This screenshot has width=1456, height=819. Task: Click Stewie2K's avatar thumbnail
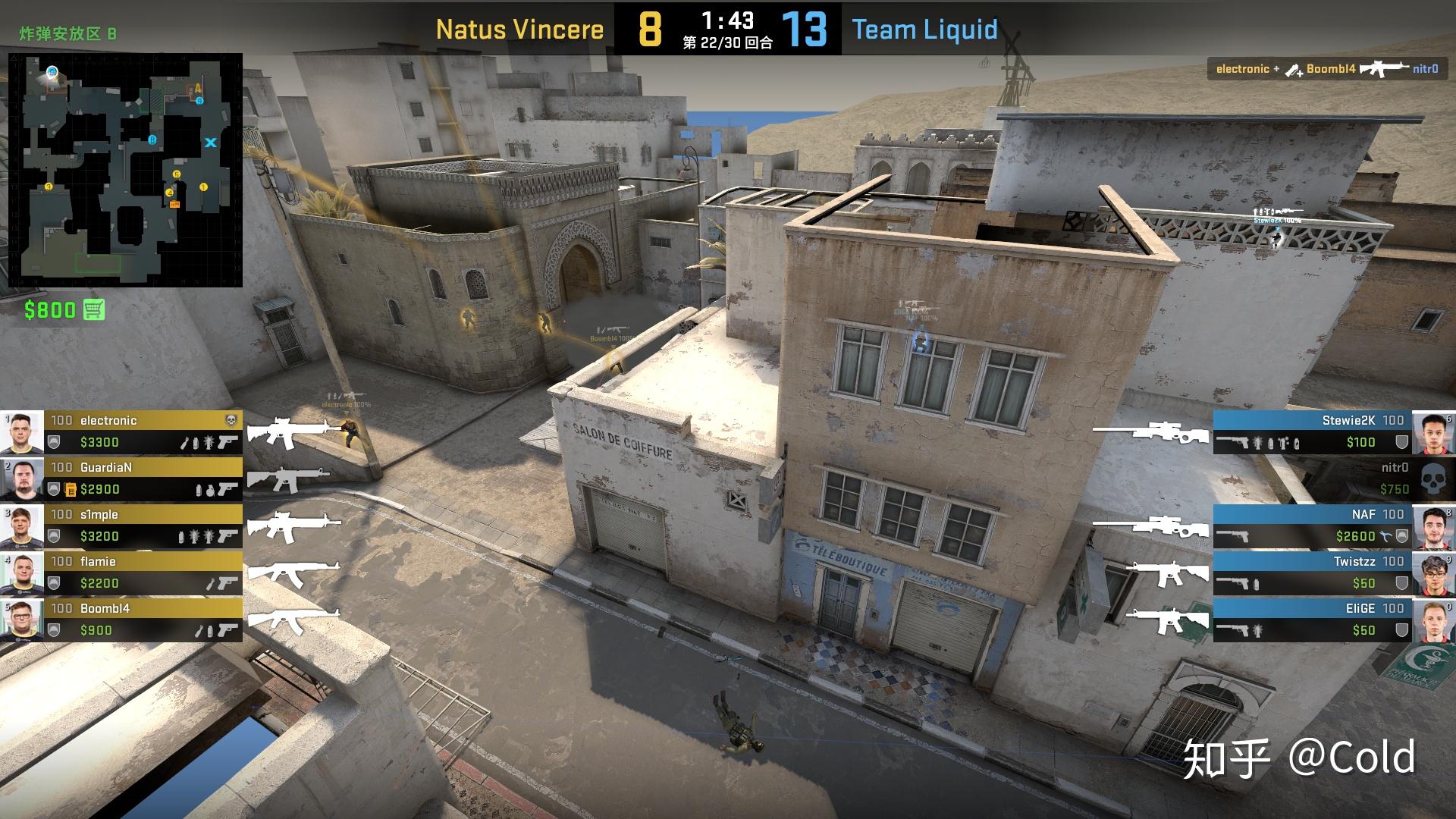[1433, 434]
